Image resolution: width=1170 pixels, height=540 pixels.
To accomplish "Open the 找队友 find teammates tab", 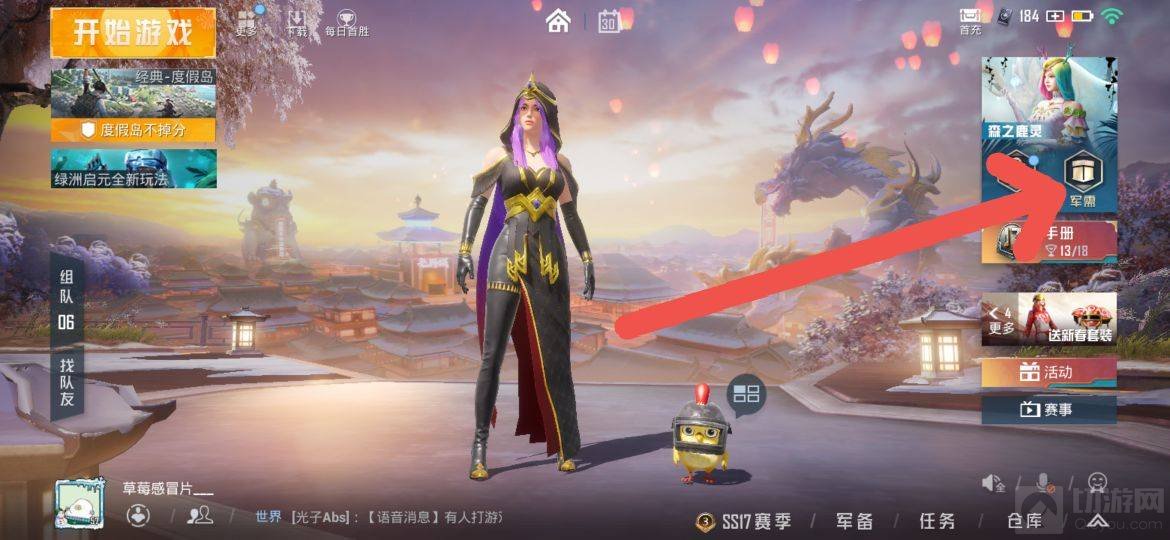I will [66, 382].
